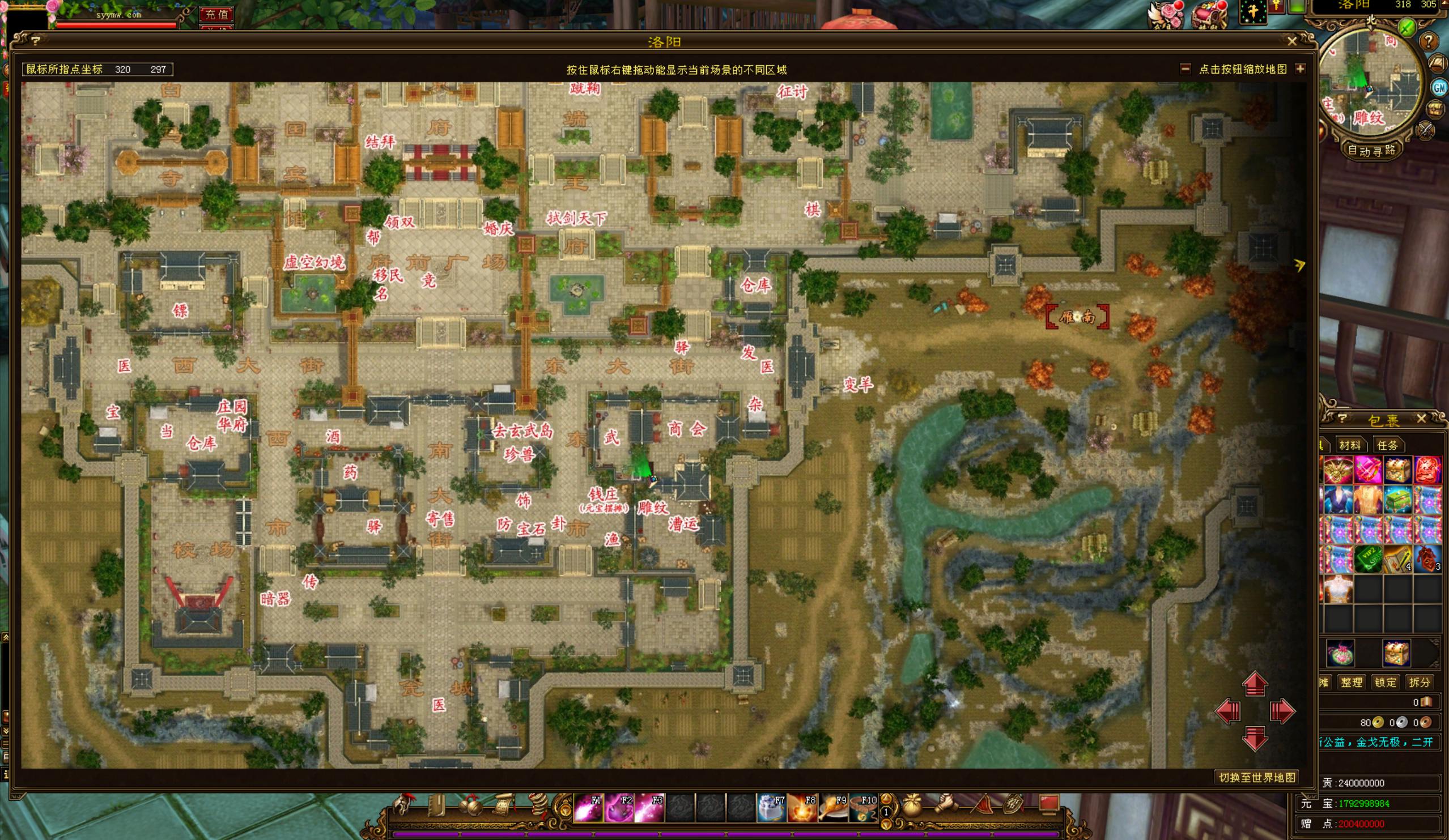The image size is (1449, 840).
Task: Close the 洛阳 map window
Action: [x=1292, y=41]
